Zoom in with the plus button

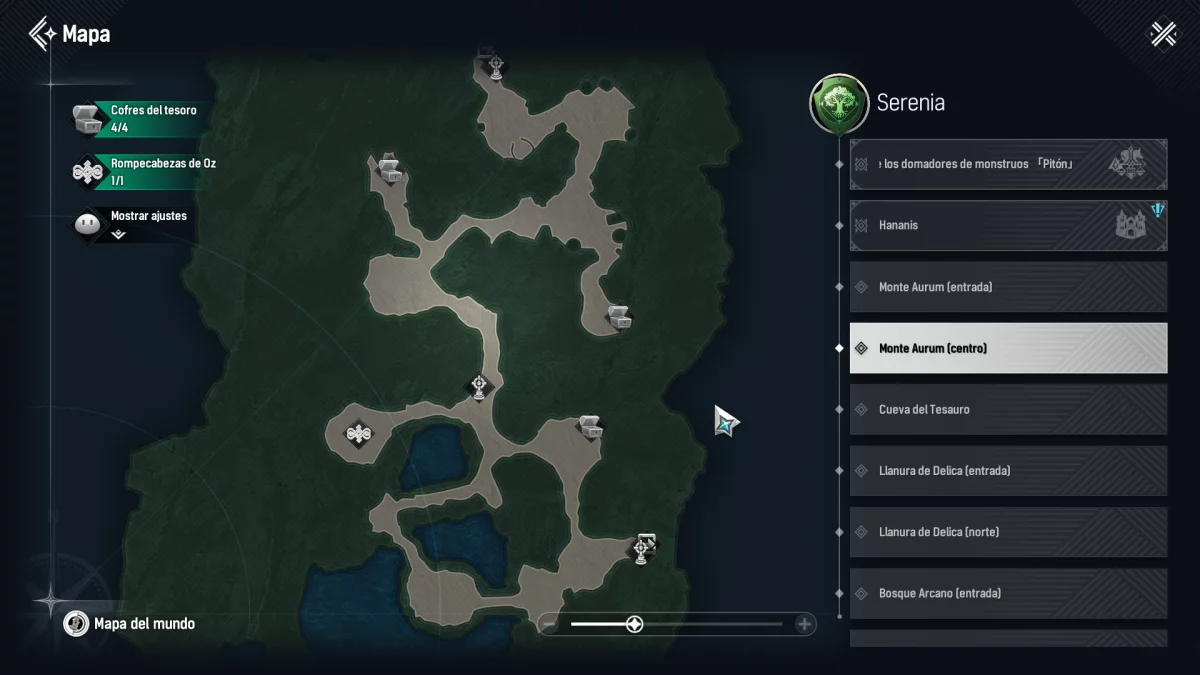point(804,625)
